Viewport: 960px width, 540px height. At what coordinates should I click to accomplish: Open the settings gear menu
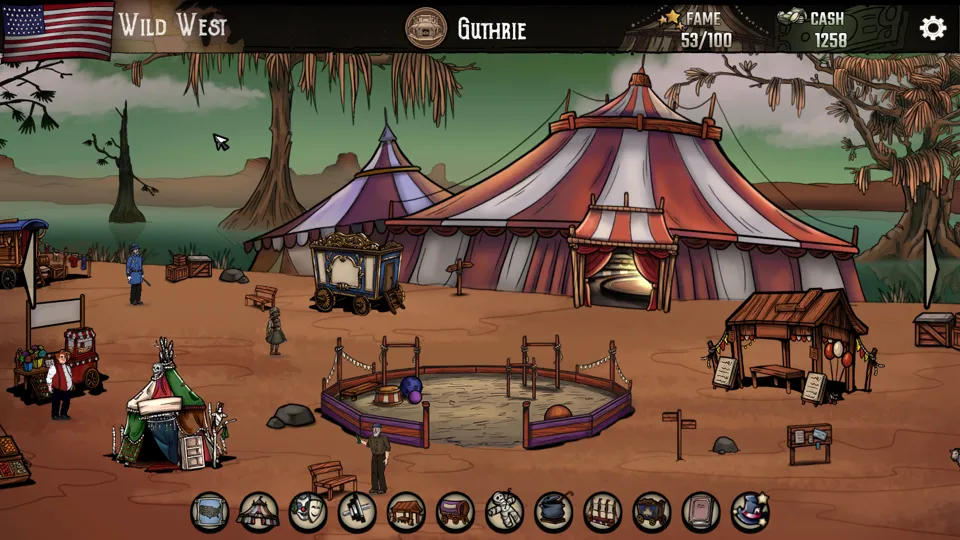pyautogui.click(x=932, y=28)
